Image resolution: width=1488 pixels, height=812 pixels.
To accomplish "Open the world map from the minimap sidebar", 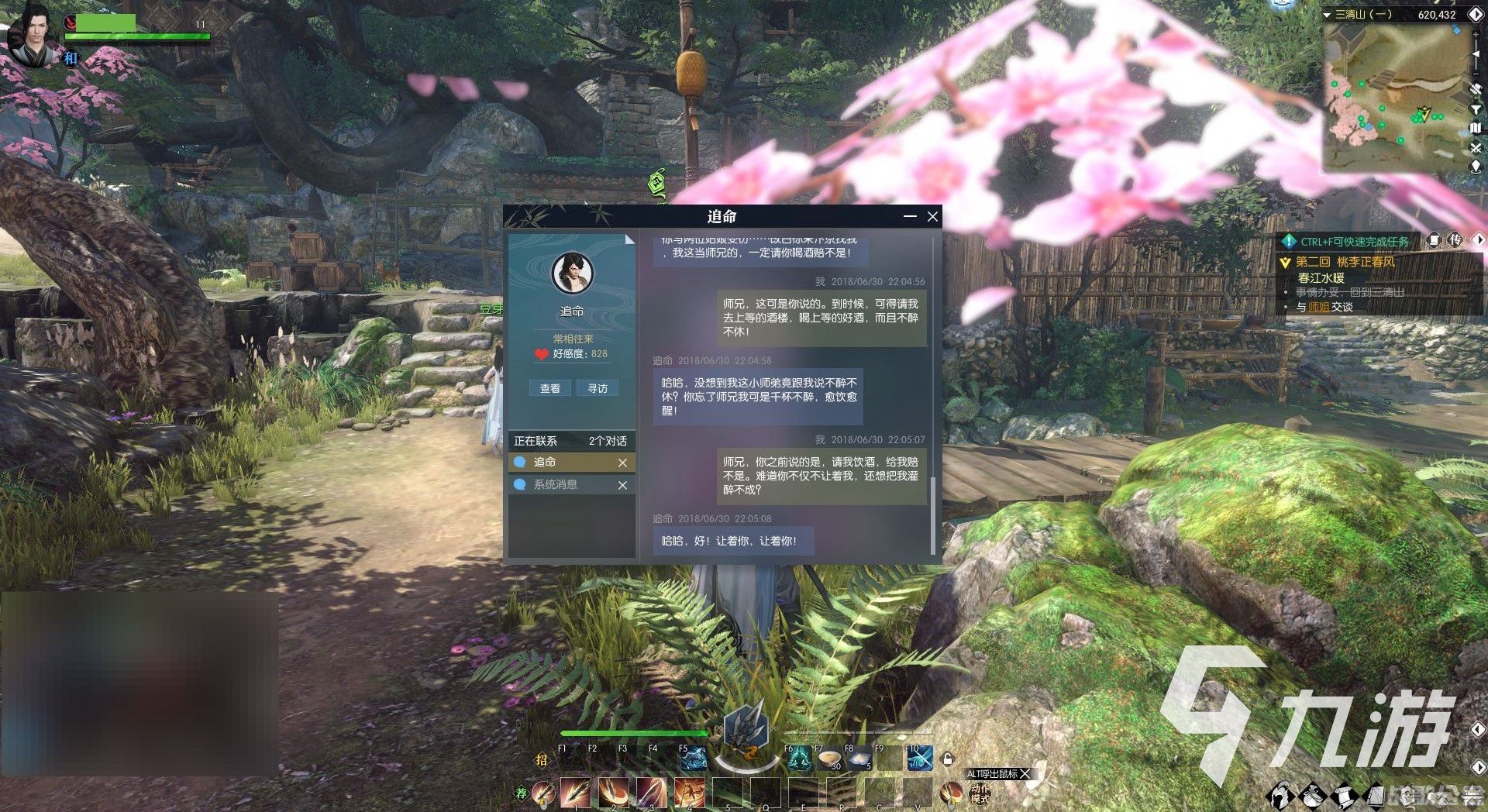I will coord(1476,128).
